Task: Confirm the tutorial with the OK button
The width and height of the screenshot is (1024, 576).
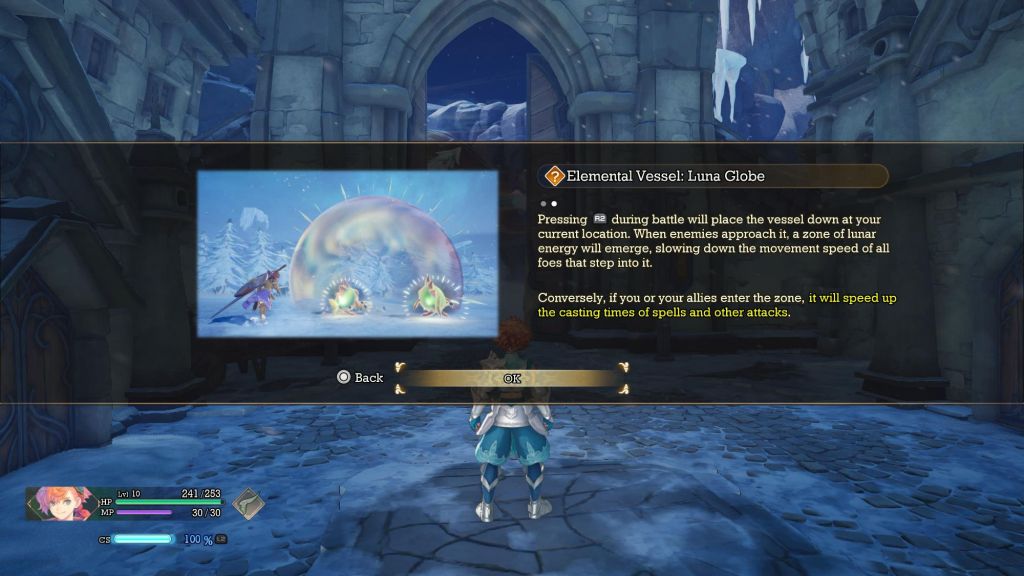Action: tap(512, 378)
